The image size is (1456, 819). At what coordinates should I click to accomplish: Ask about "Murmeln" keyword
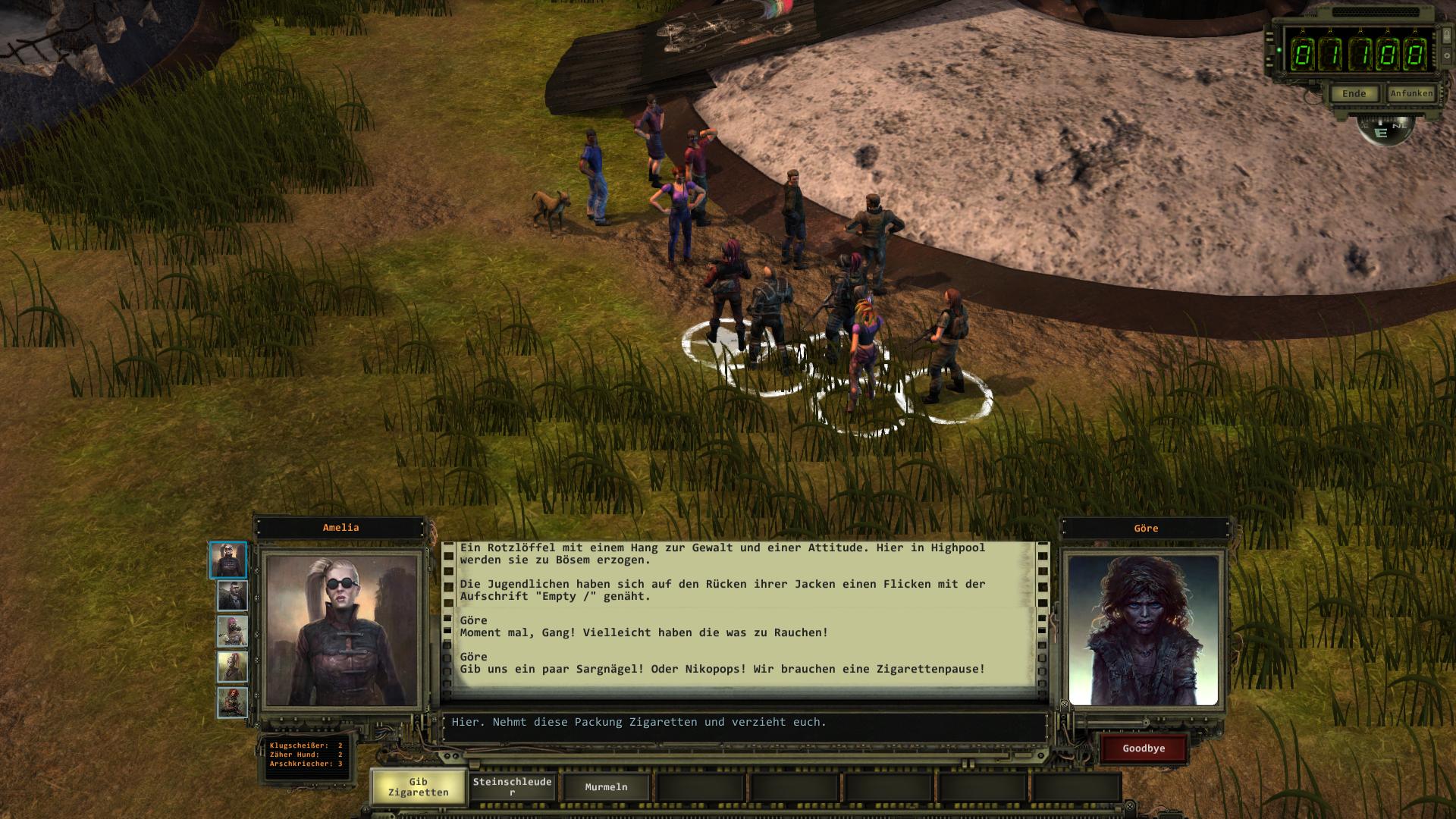606,787
